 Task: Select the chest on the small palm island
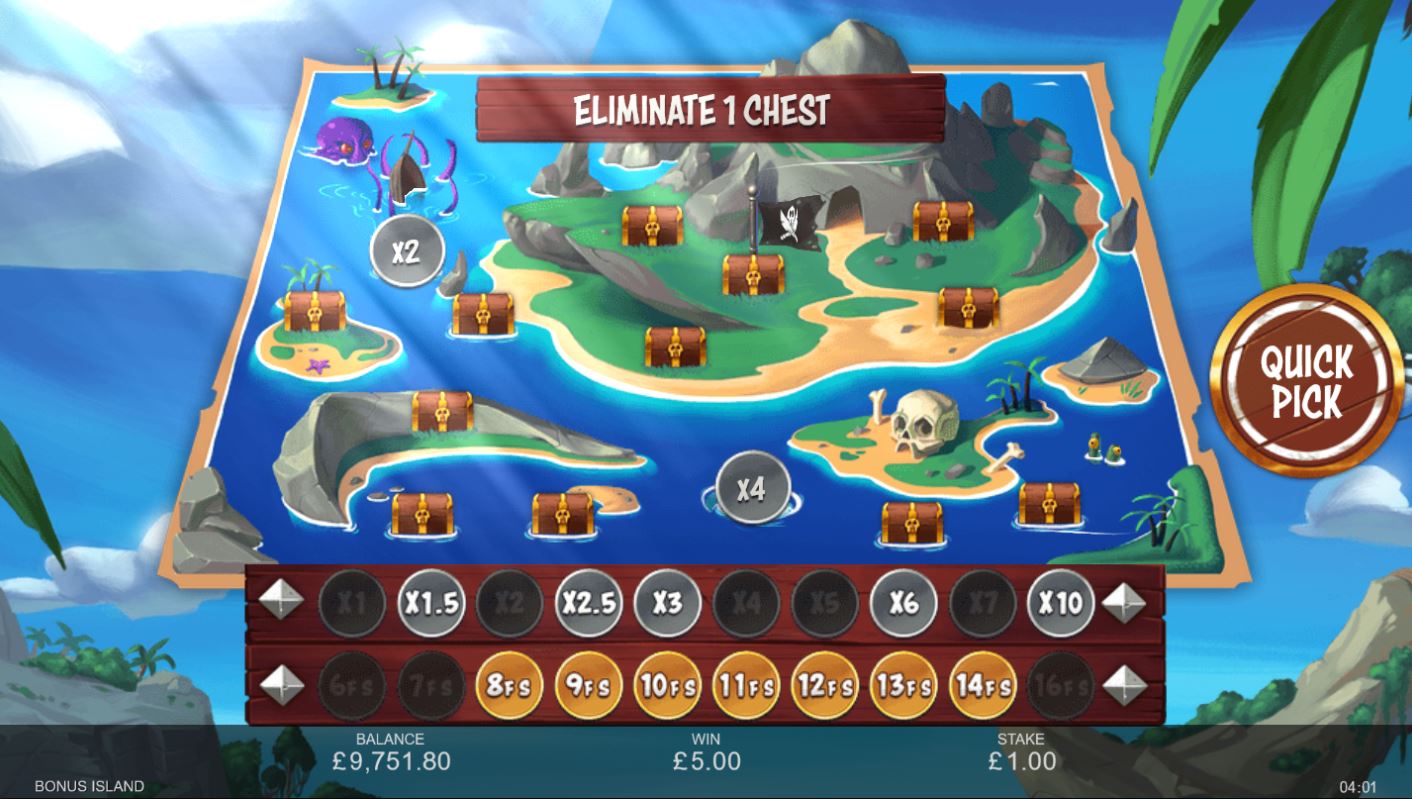(313, 311)
